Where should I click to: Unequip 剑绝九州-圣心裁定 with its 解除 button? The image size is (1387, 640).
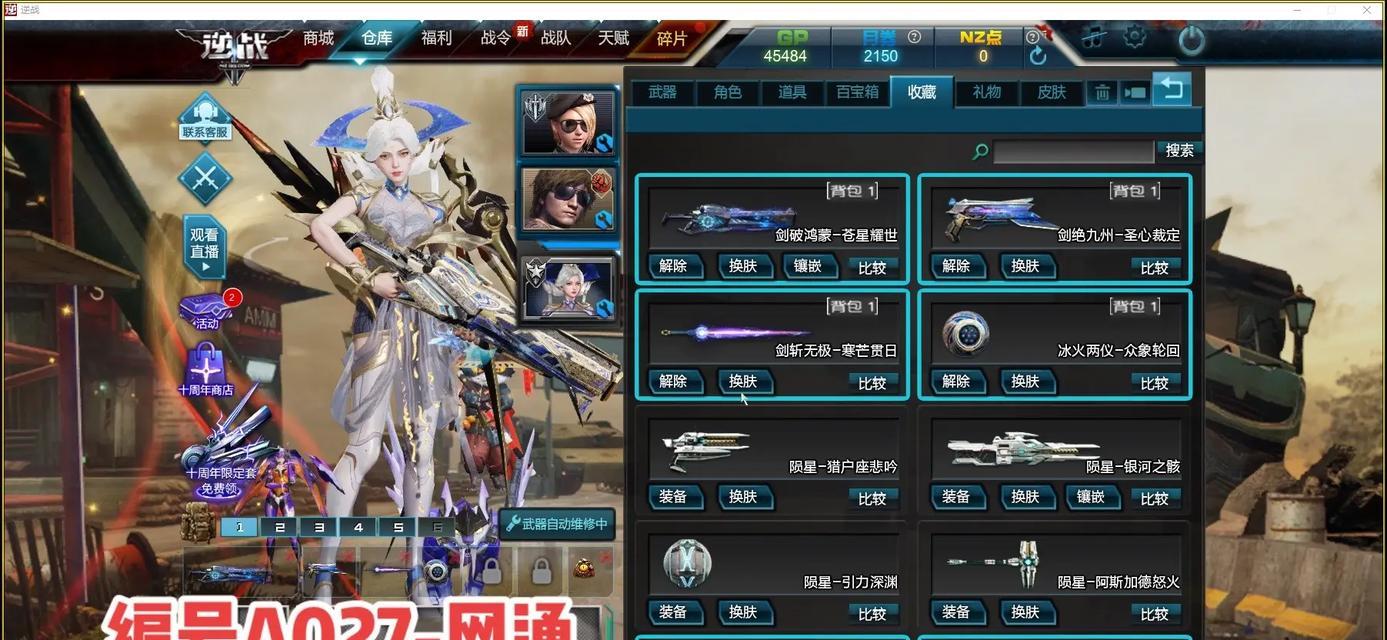956,266
